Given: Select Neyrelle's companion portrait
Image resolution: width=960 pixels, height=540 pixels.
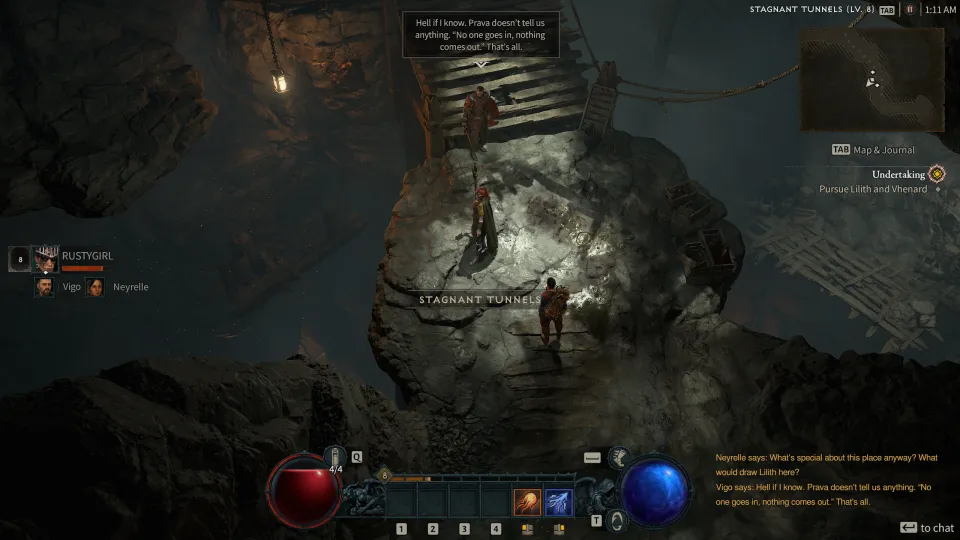Looking at the screenshot, I should point(95,287).
